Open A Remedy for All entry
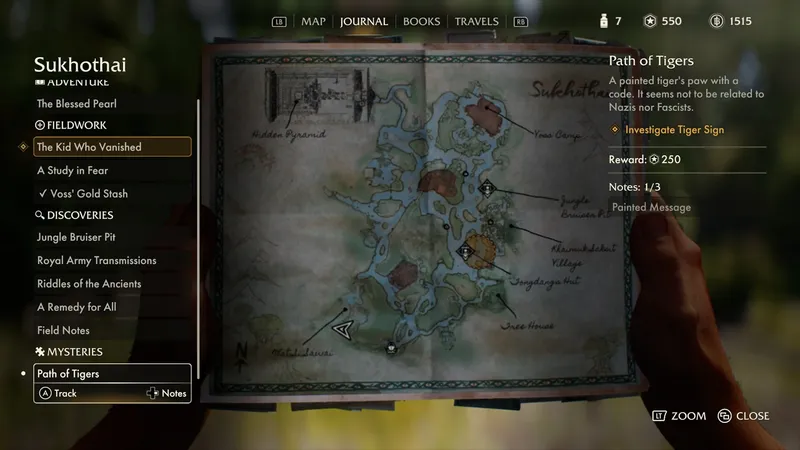This screenshot has width=800, height=450. tap(76, 307)
